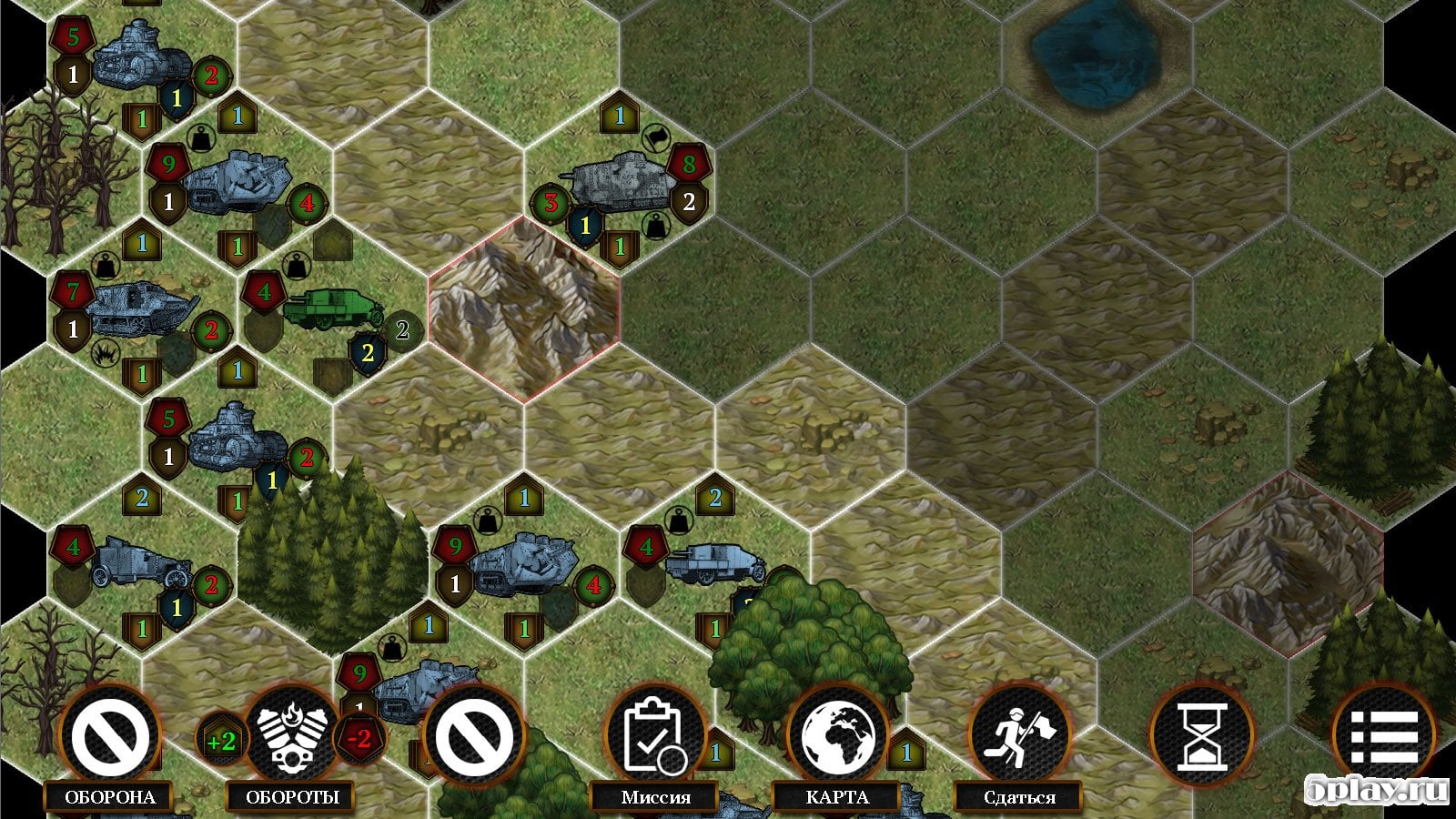
Task: Increase engine revs with the +2 button
Action: click(221, 741)
